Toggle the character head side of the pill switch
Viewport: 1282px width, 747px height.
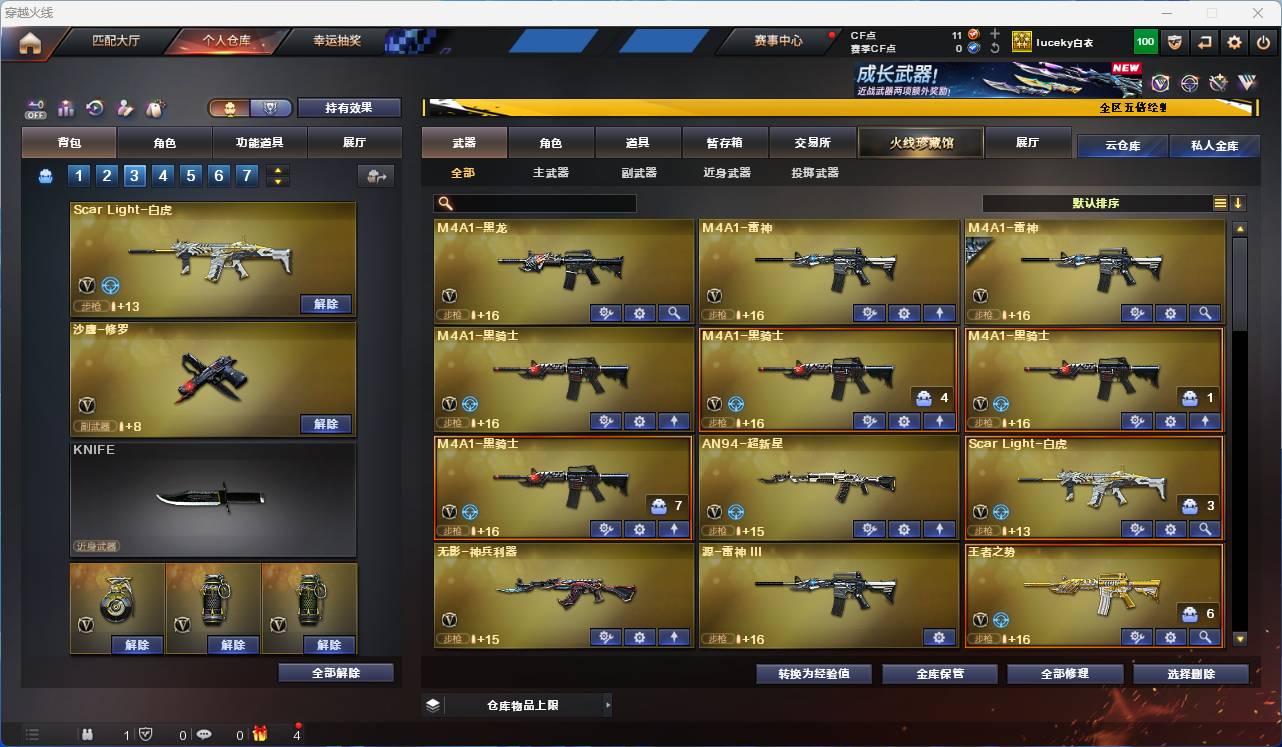click(230, 110)
